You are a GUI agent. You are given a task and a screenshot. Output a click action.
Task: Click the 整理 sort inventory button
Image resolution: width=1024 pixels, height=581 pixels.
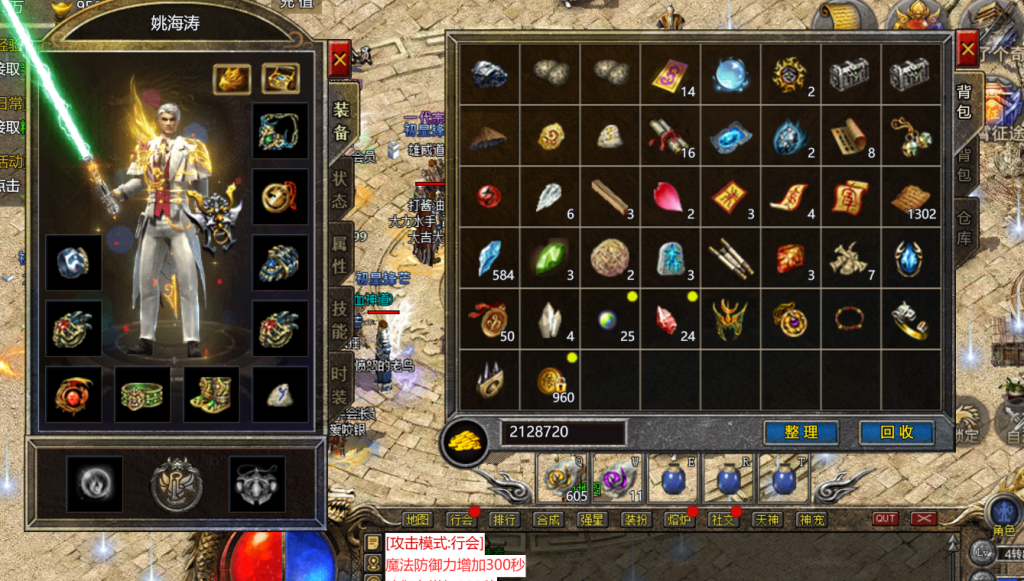tap(801, 433)
